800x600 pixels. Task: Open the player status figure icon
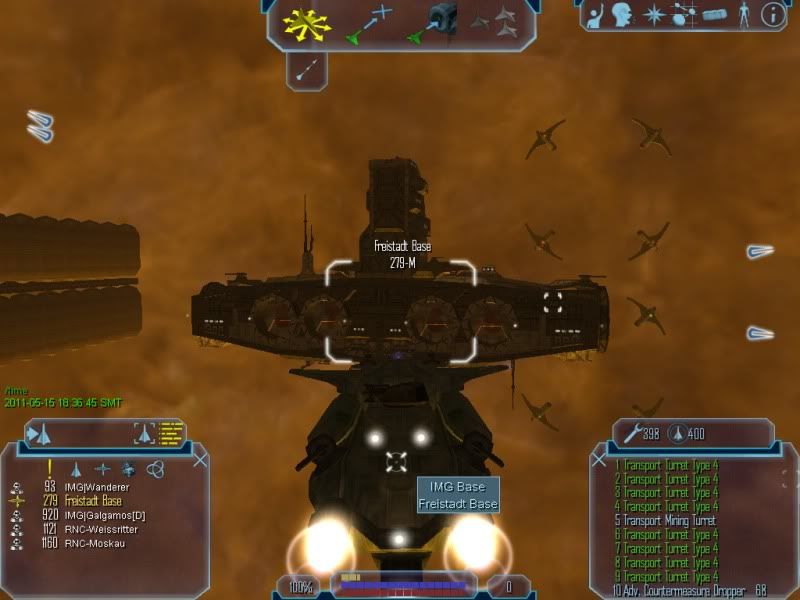(743, 15)
